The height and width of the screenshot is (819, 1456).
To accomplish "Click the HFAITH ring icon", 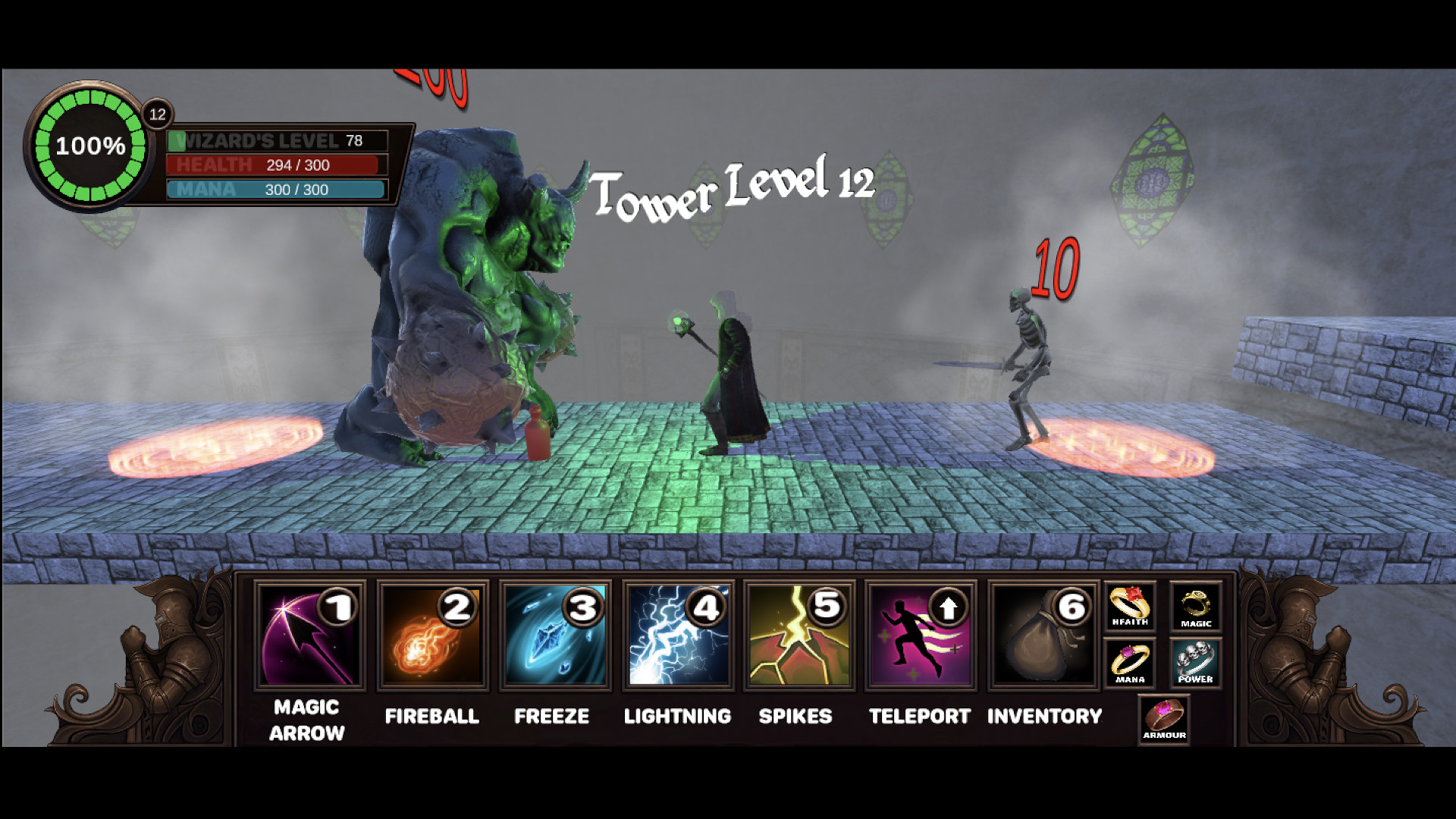I will (1129, 607).
